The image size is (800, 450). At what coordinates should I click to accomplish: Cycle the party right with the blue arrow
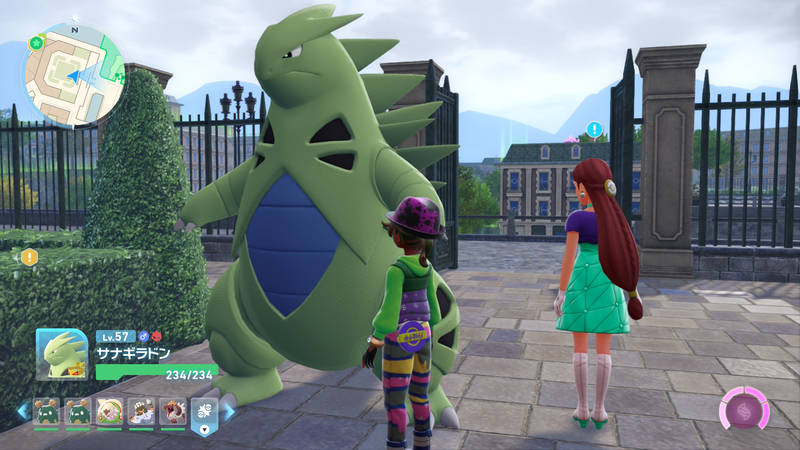[x=229, y=411]
